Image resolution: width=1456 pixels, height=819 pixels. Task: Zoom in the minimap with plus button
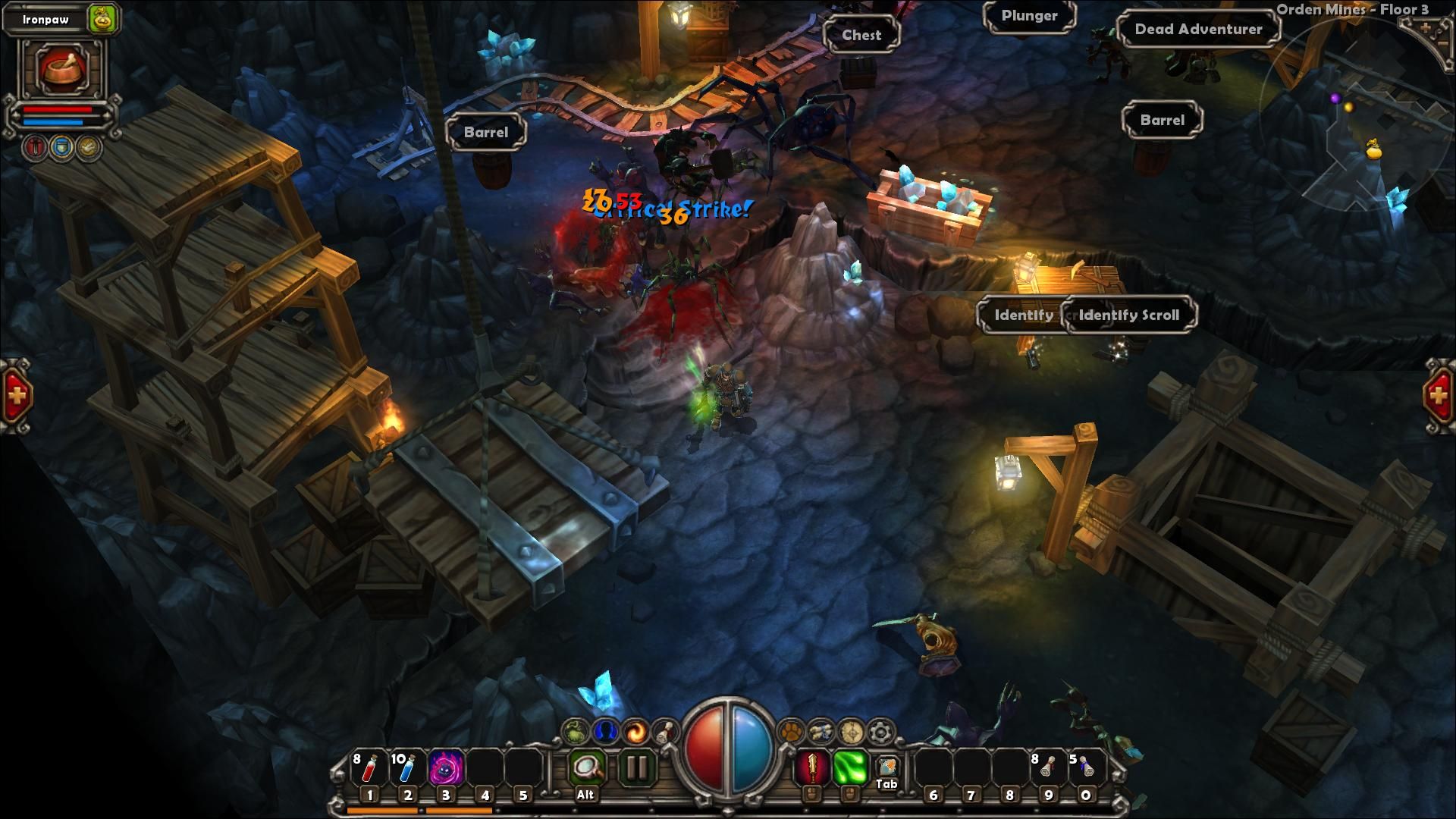(x=1426, y=28)
